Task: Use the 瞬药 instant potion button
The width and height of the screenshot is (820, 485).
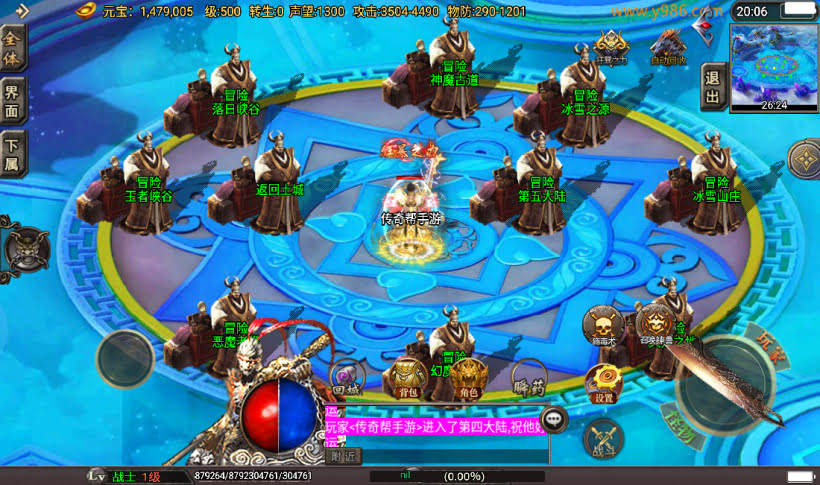Action: [527, 379]
